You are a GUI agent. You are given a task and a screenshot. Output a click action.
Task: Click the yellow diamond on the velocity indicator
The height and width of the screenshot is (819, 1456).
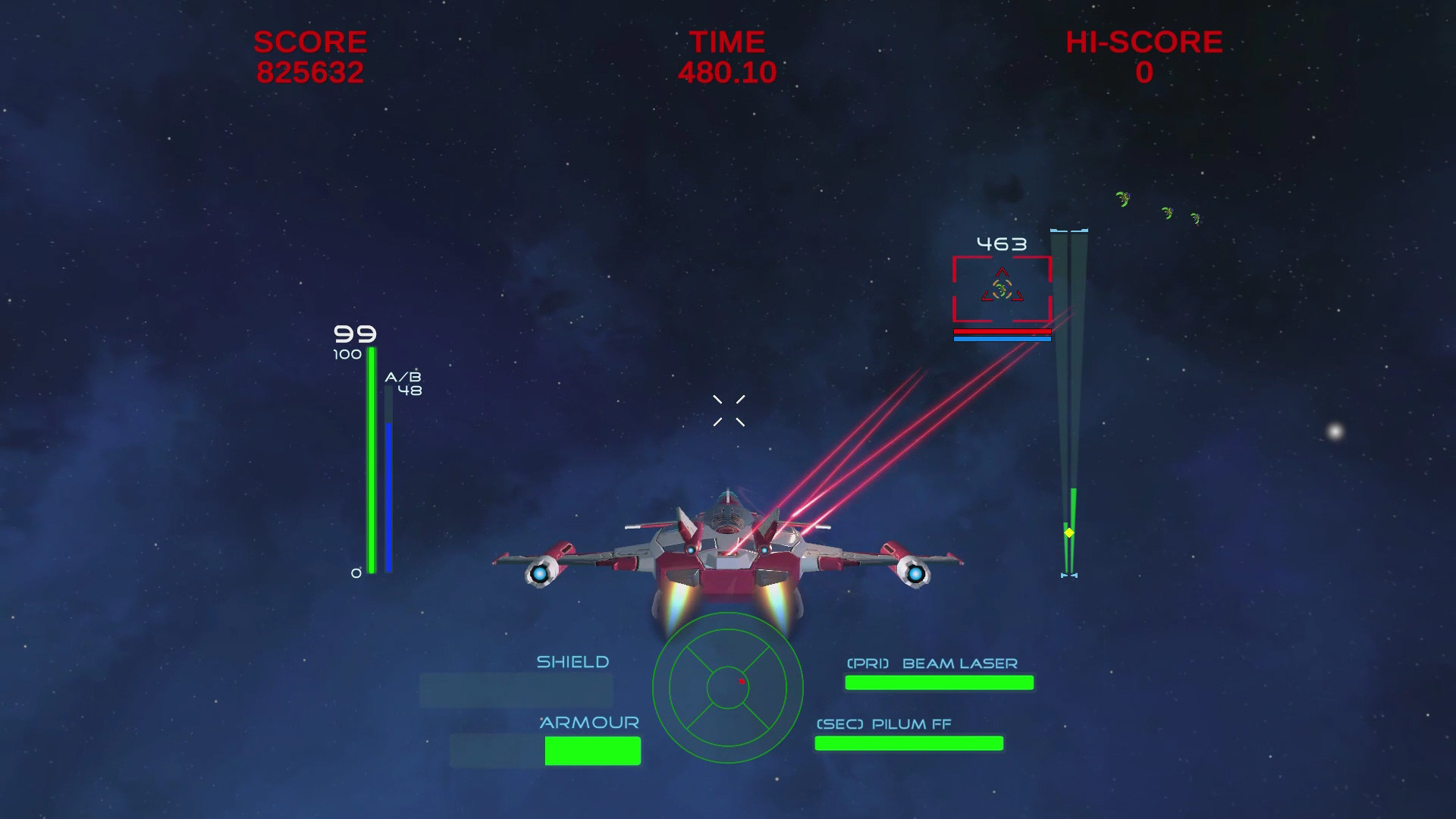tap(1071, 533)
